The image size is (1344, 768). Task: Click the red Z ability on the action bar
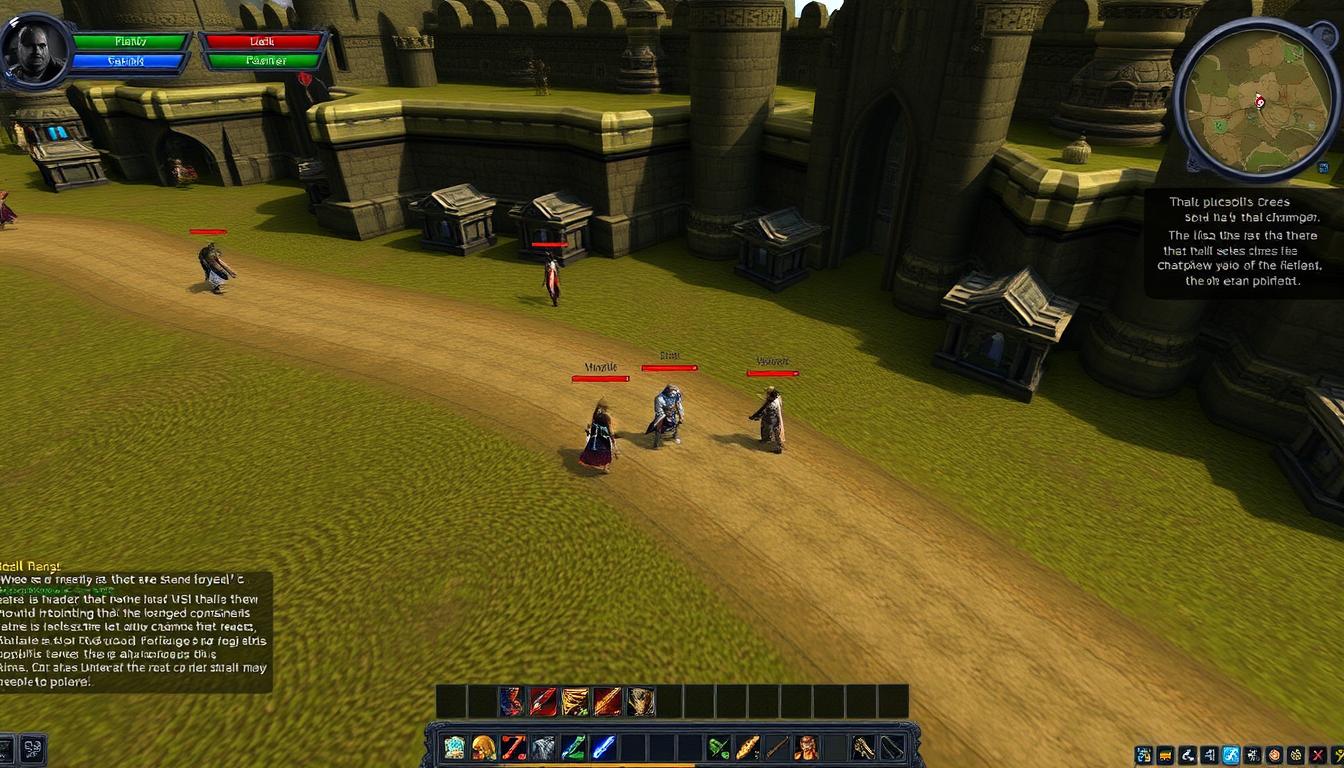[x=512, y=747]
